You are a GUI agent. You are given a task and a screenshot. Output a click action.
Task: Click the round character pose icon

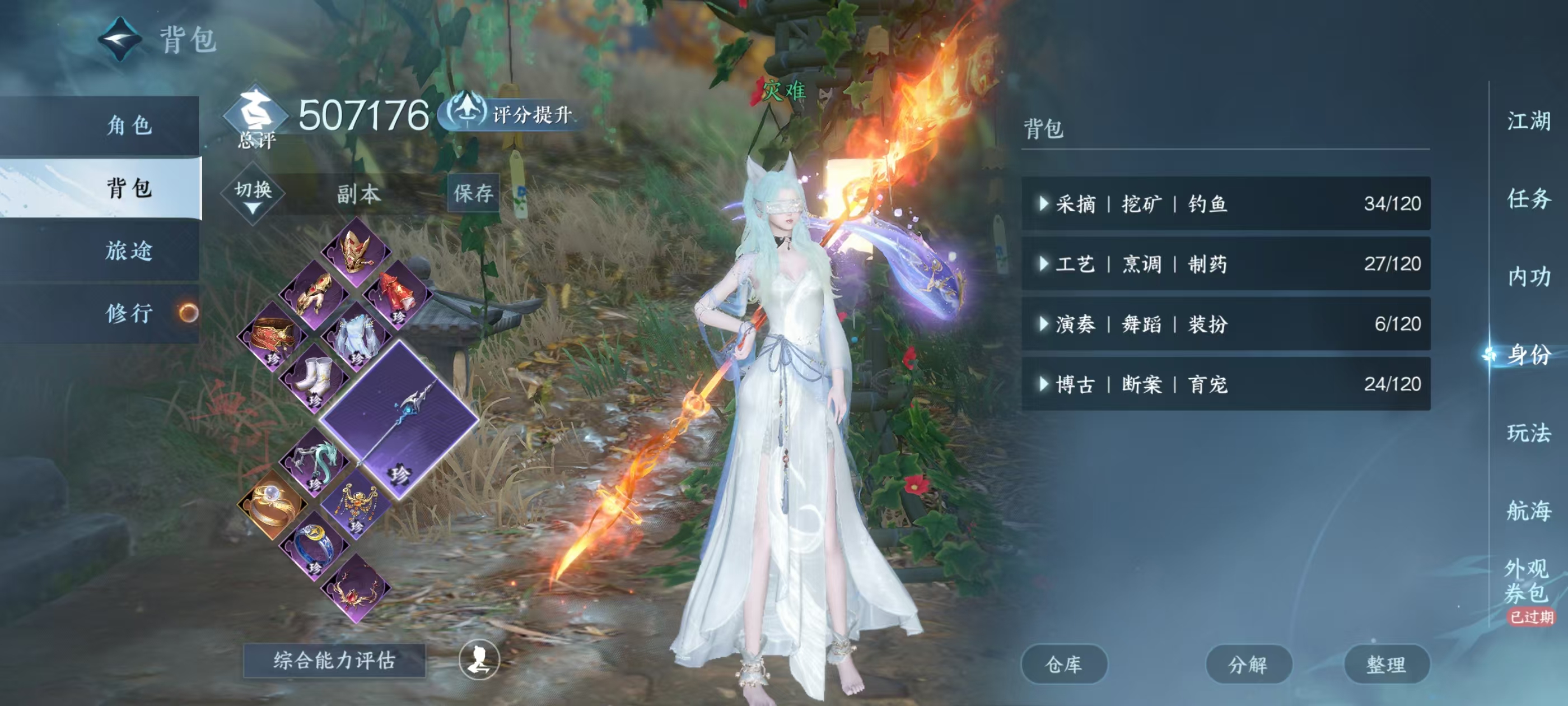click(x=479, y=659)
